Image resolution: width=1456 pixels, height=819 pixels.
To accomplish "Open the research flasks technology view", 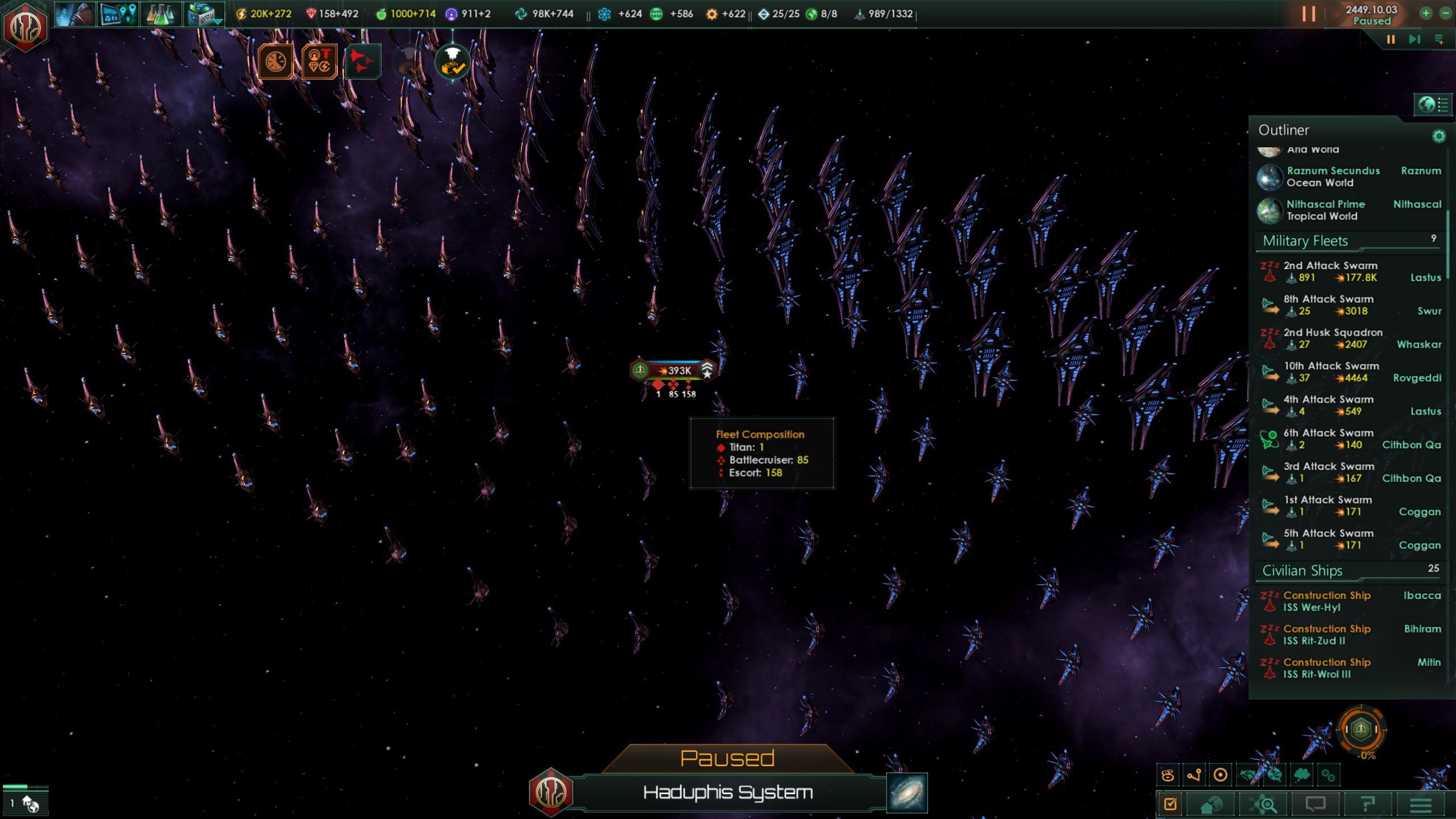I will click(x=160, y=14).
